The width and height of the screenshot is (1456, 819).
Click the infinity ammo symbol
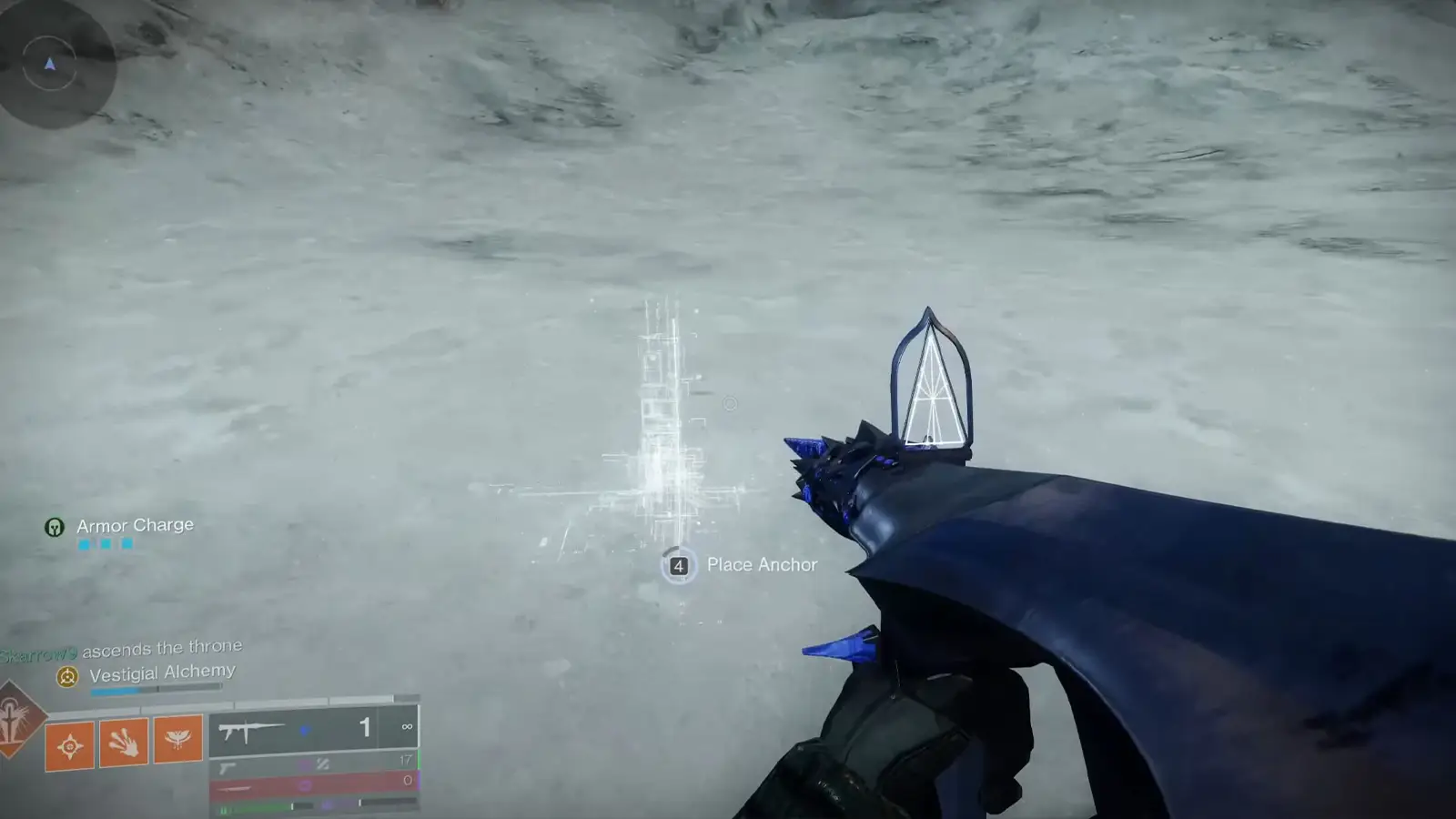coord(407,726)
